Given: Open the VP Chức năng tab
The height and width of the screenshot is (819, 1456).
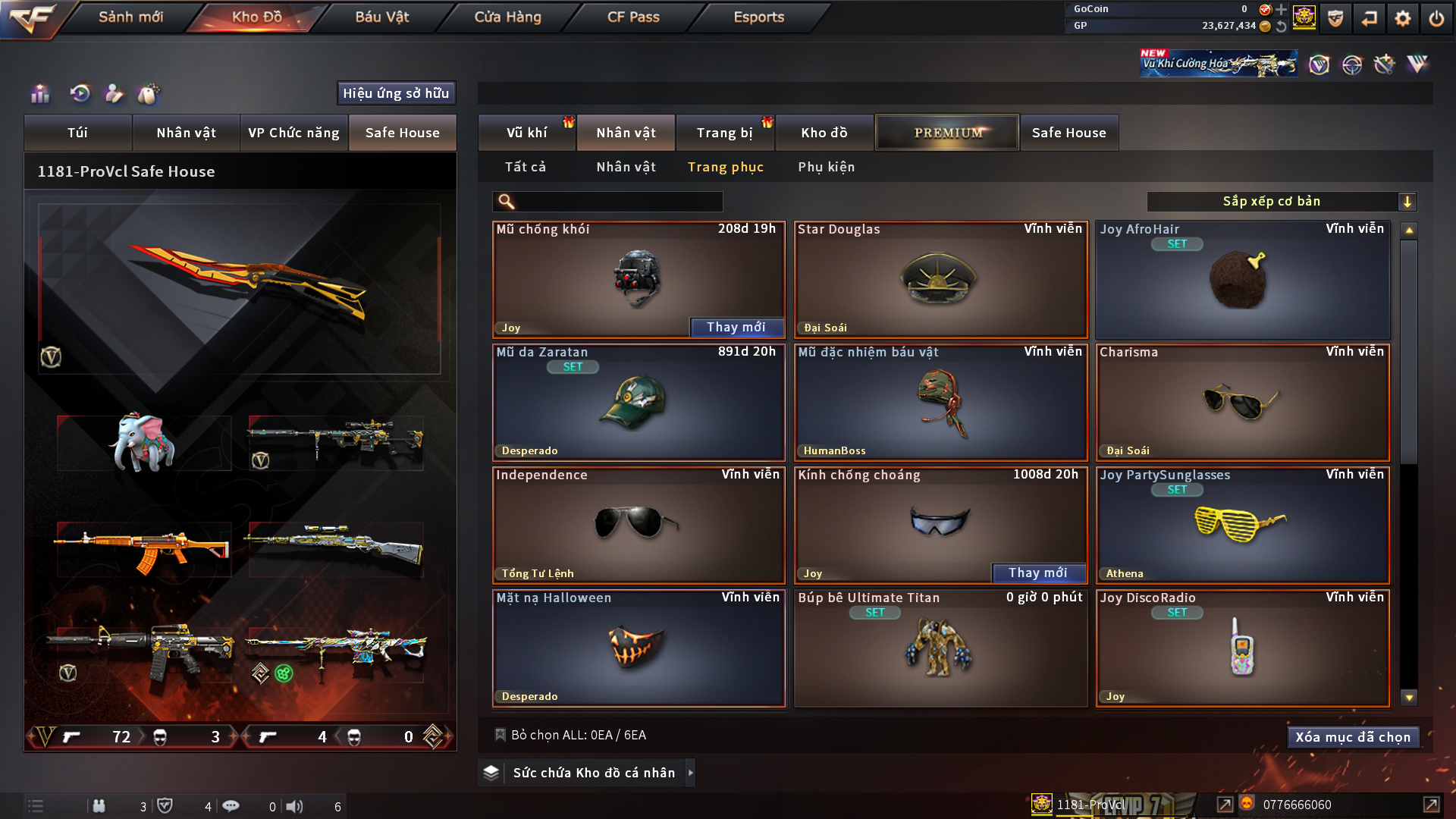Looking at the screenshot, I should tap(293, 133).
